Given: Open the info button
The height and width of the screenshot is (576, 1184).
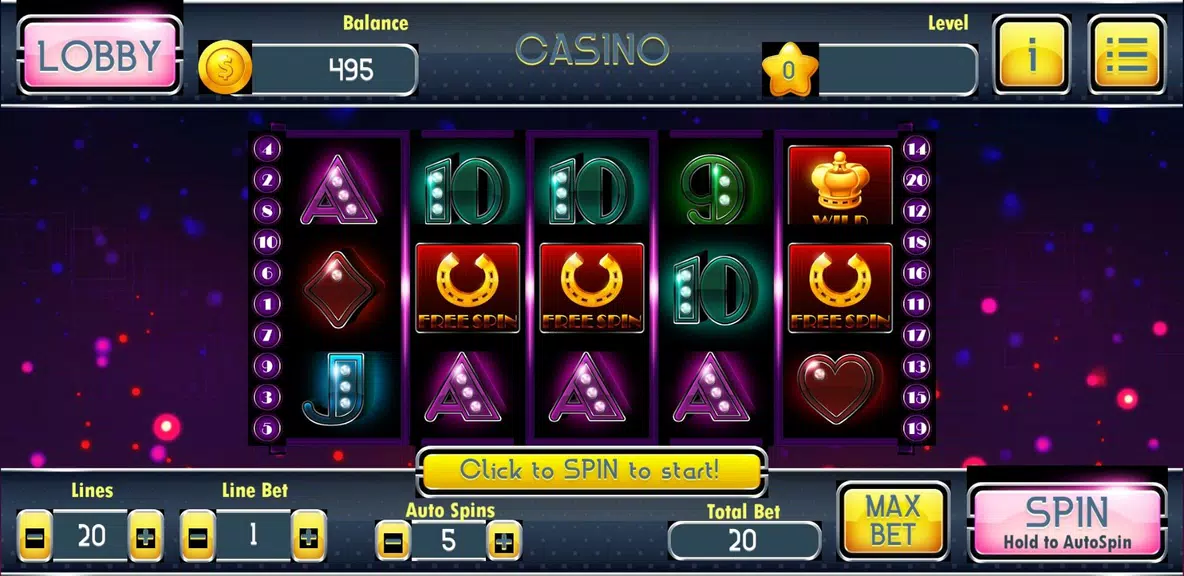Looking at the screenshot, I should (1031, 56).
